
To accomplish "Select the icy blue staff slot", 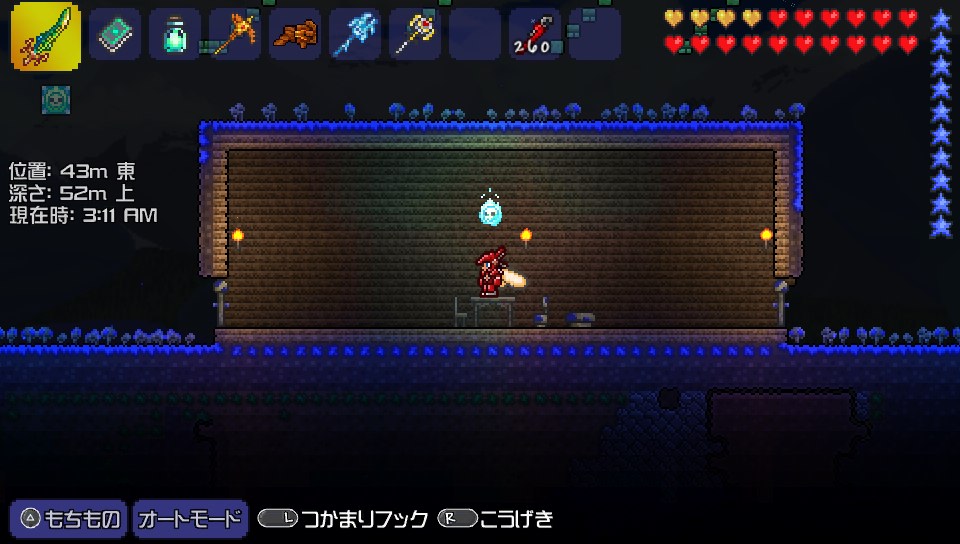I will (x=355, y=34).
